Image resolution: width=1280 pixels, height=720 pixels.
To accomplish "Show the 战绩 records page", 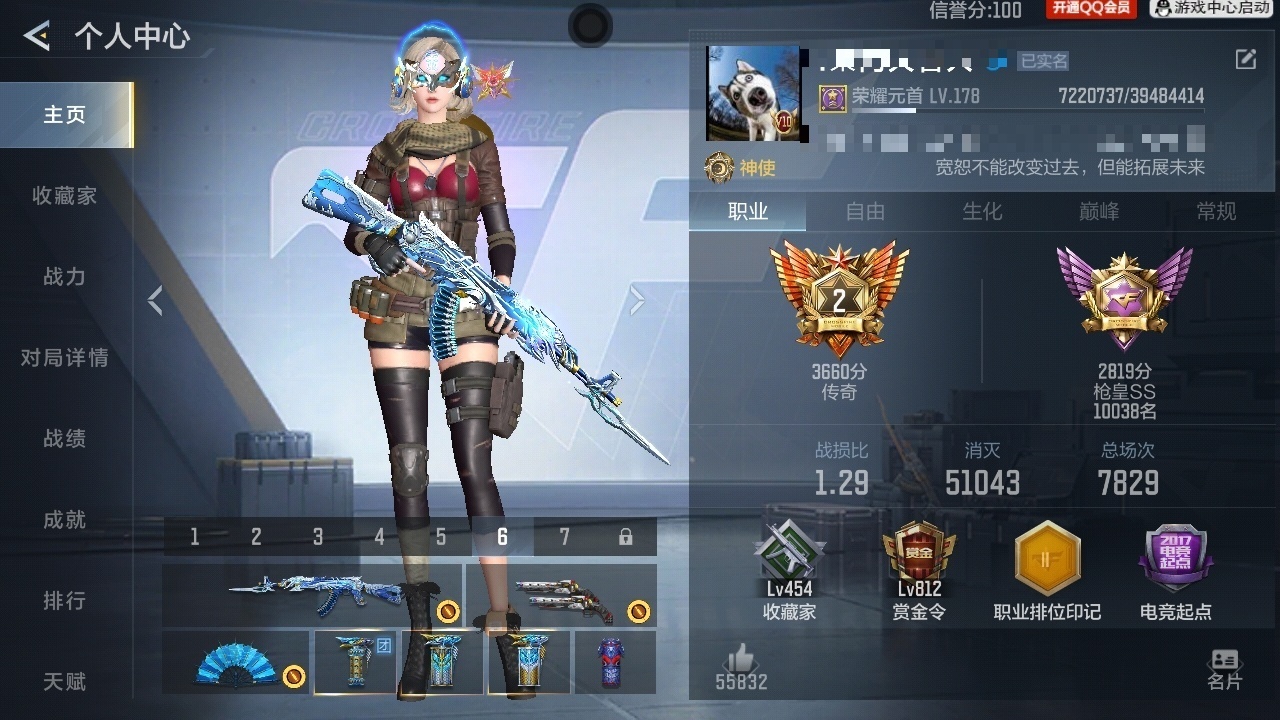I will tap(64, 439).
